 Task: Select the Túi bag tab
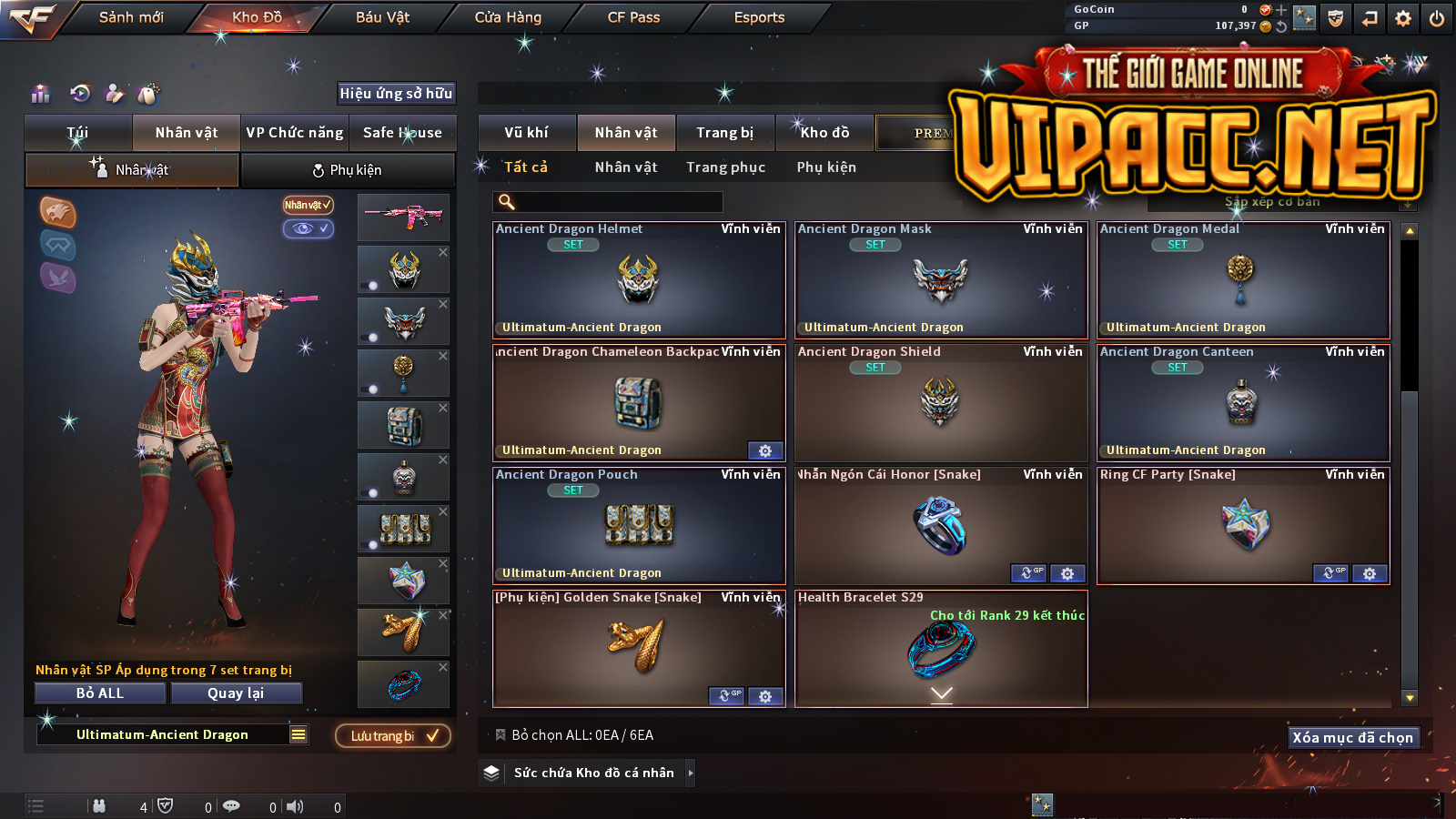(x=78, y=133)
